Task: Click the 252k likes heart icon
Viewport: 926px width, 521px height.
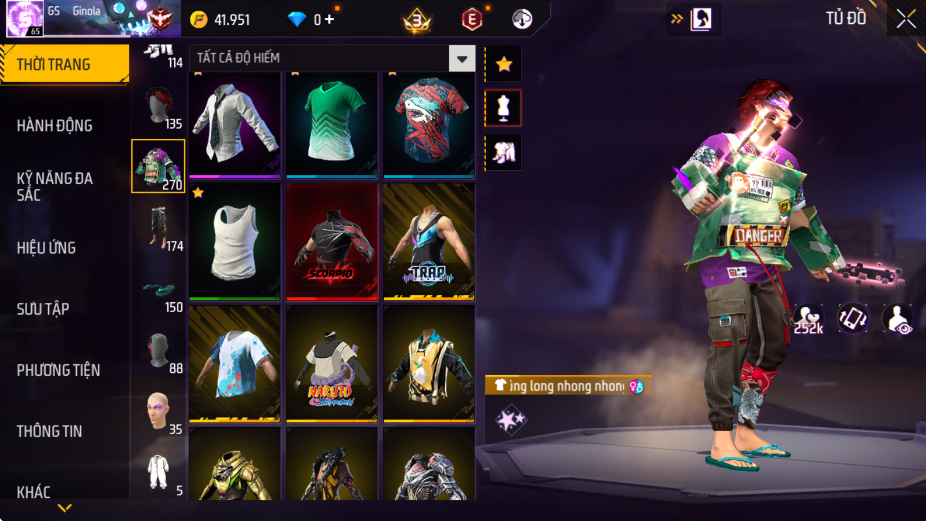Action: tap(808, 318)
